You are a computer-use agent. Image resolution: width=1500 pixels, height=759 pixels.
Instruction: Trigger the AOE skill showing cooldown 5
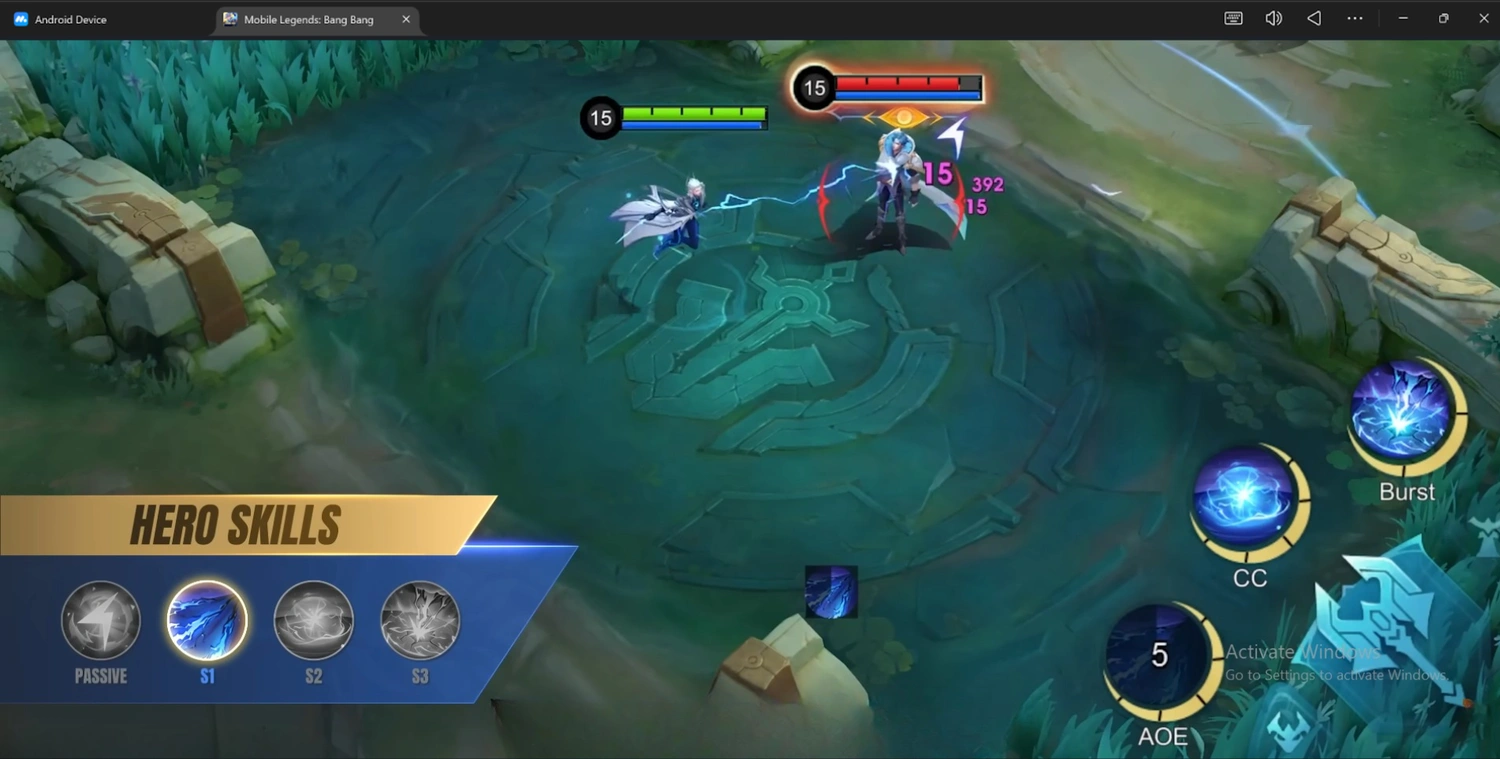(1160, 655)
